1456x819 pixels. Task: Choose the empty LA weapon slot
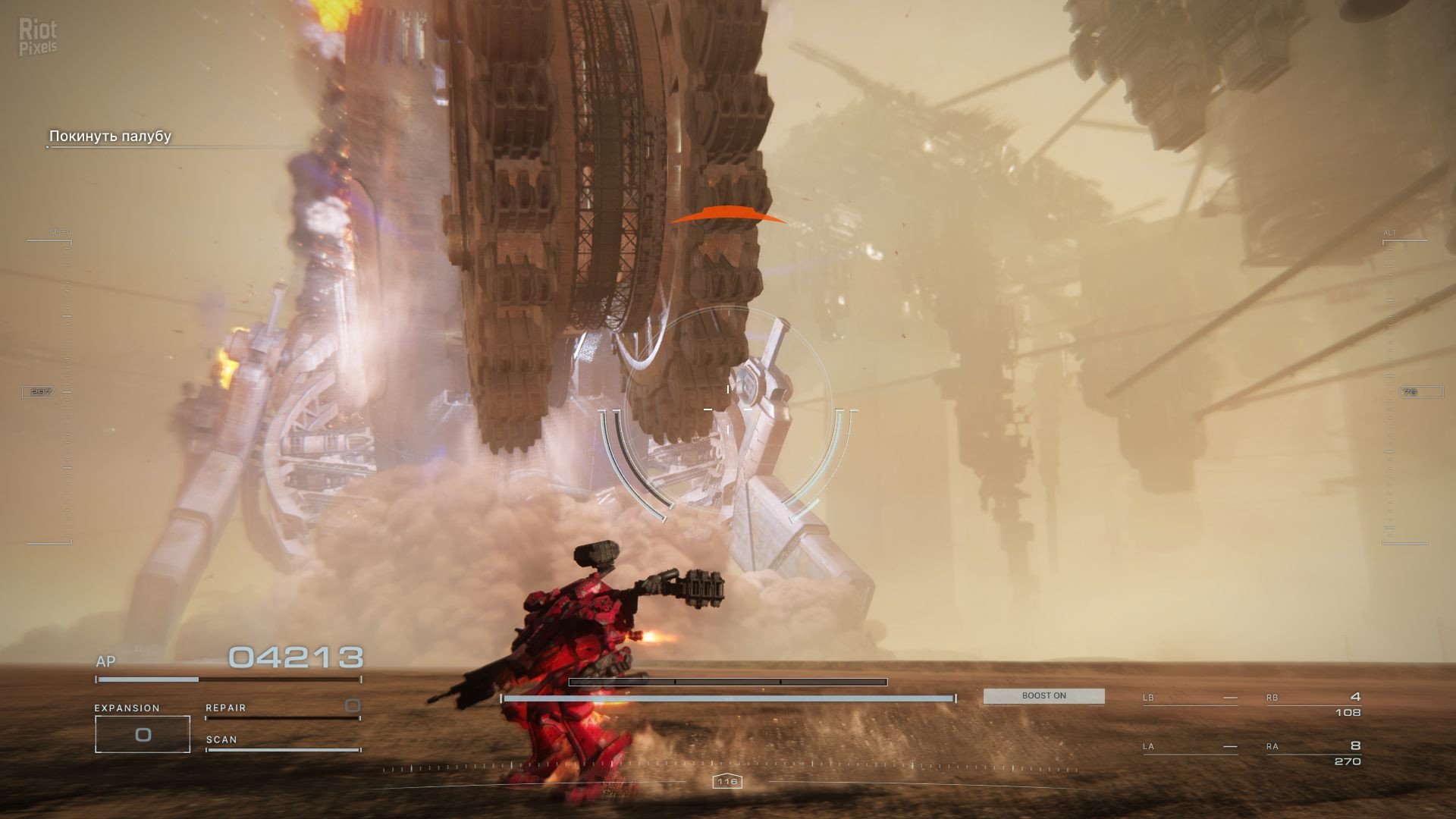point(1190,747)
